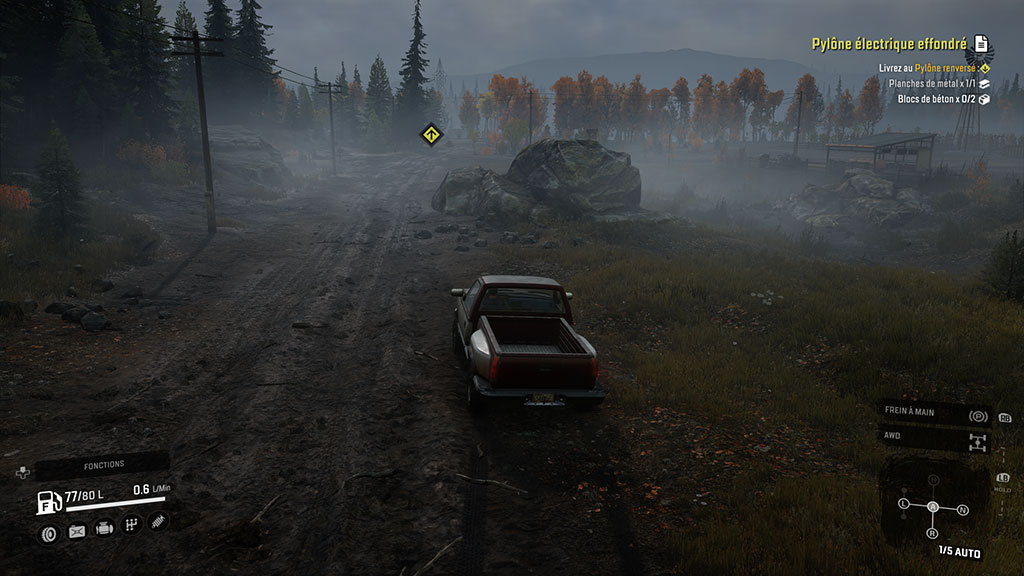Check the fuel tank damage icon
1024x576 pixels.
click(76, 532)
